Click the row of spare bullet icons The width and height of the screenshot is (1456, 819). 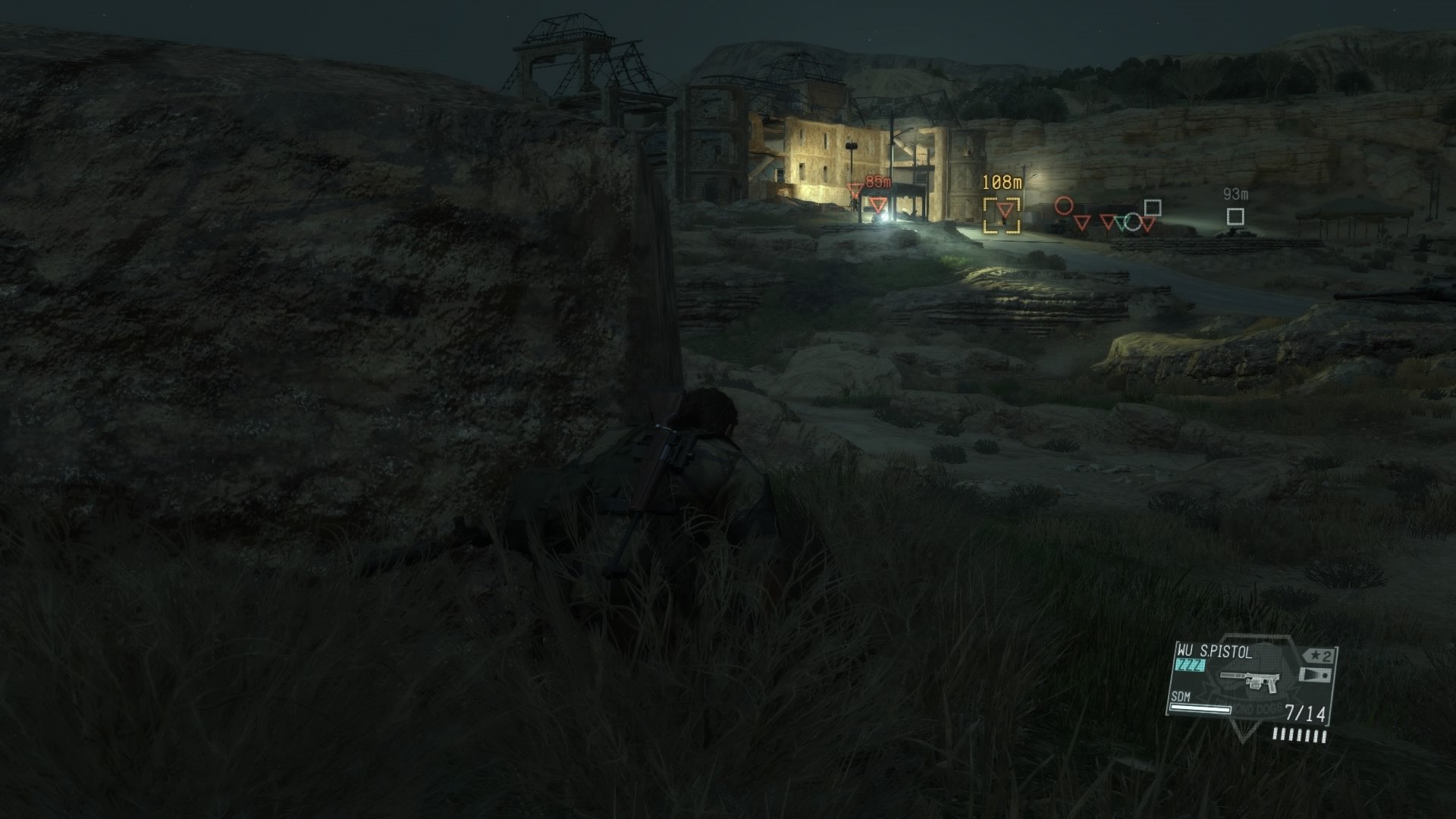click(x=1299, y=736)
